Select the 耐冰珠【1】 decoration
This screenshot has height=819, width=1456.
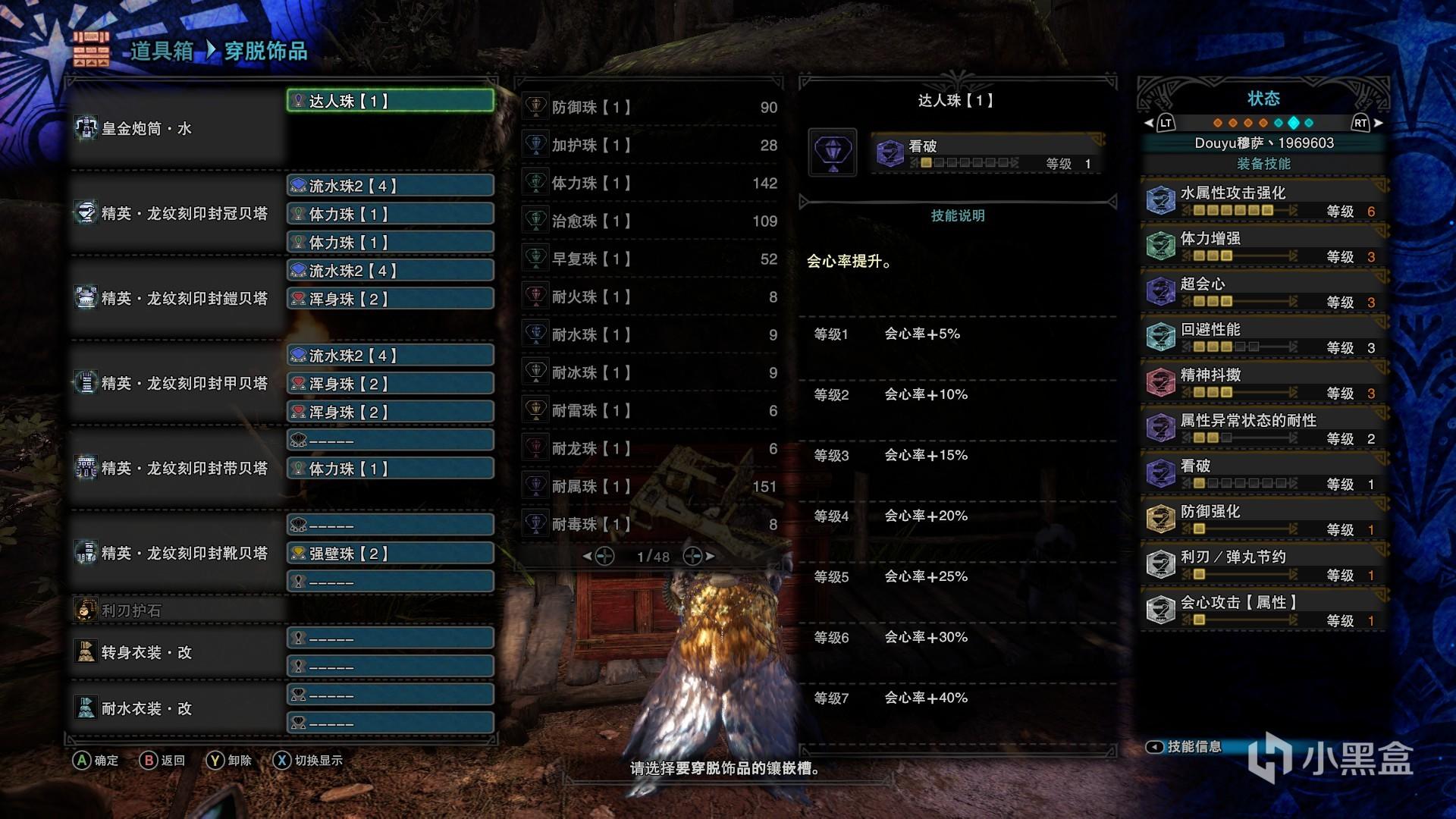(x=651, y=373)
